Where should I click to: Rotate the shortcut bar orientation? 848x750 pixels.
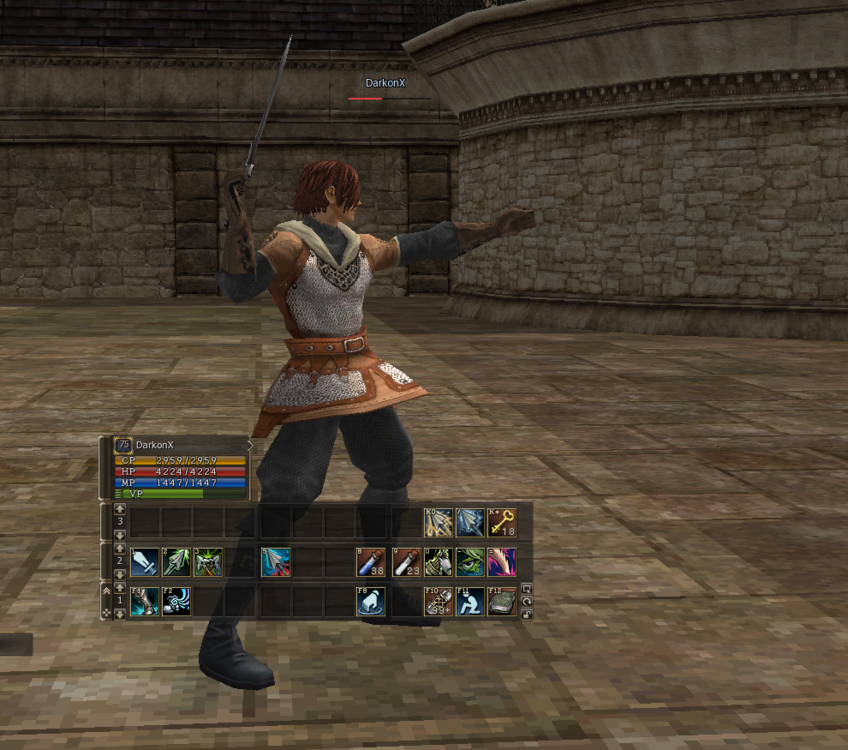(x=527, y=601)
